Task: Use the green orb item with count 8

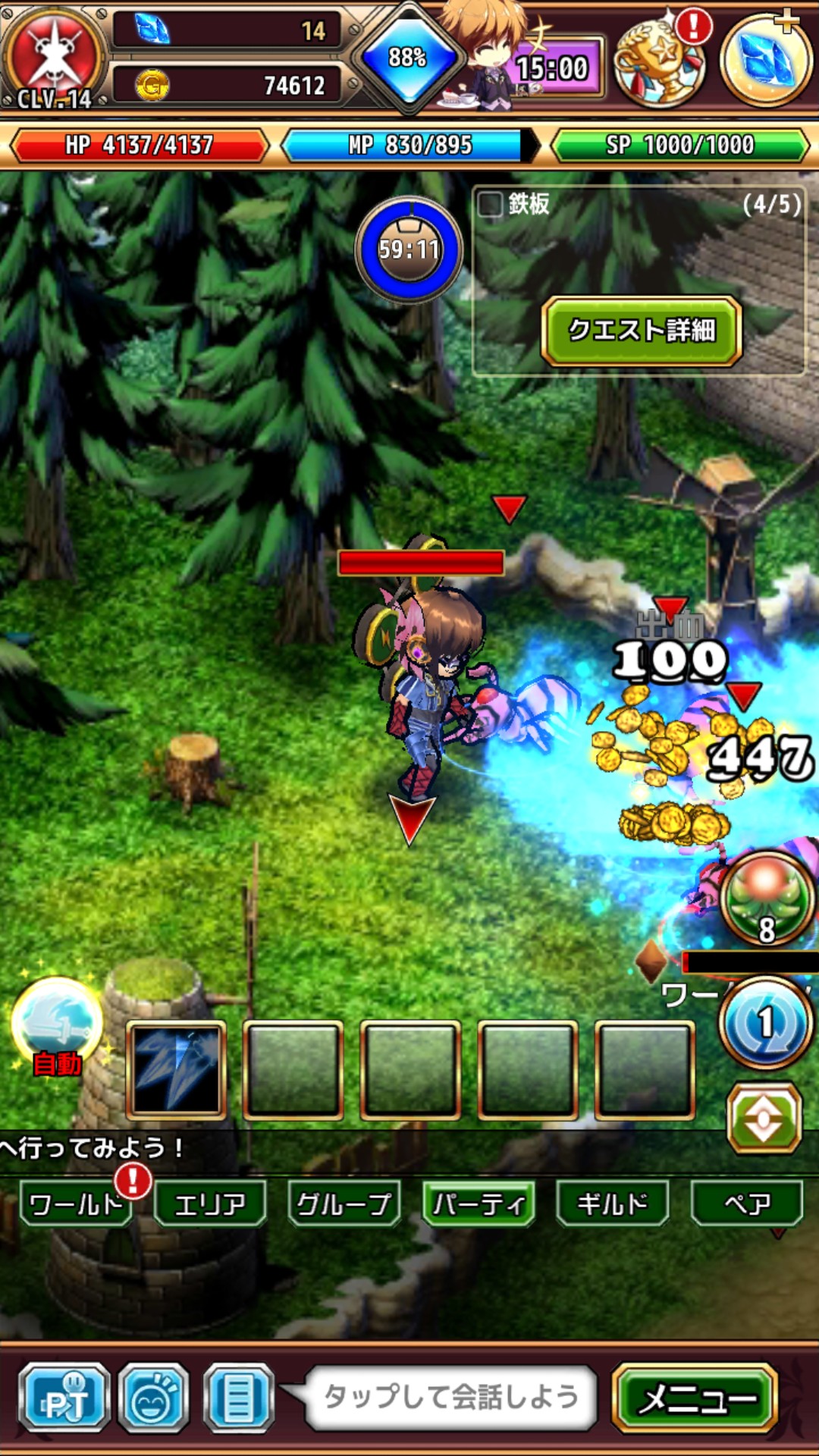Action: tap(766, 899)
